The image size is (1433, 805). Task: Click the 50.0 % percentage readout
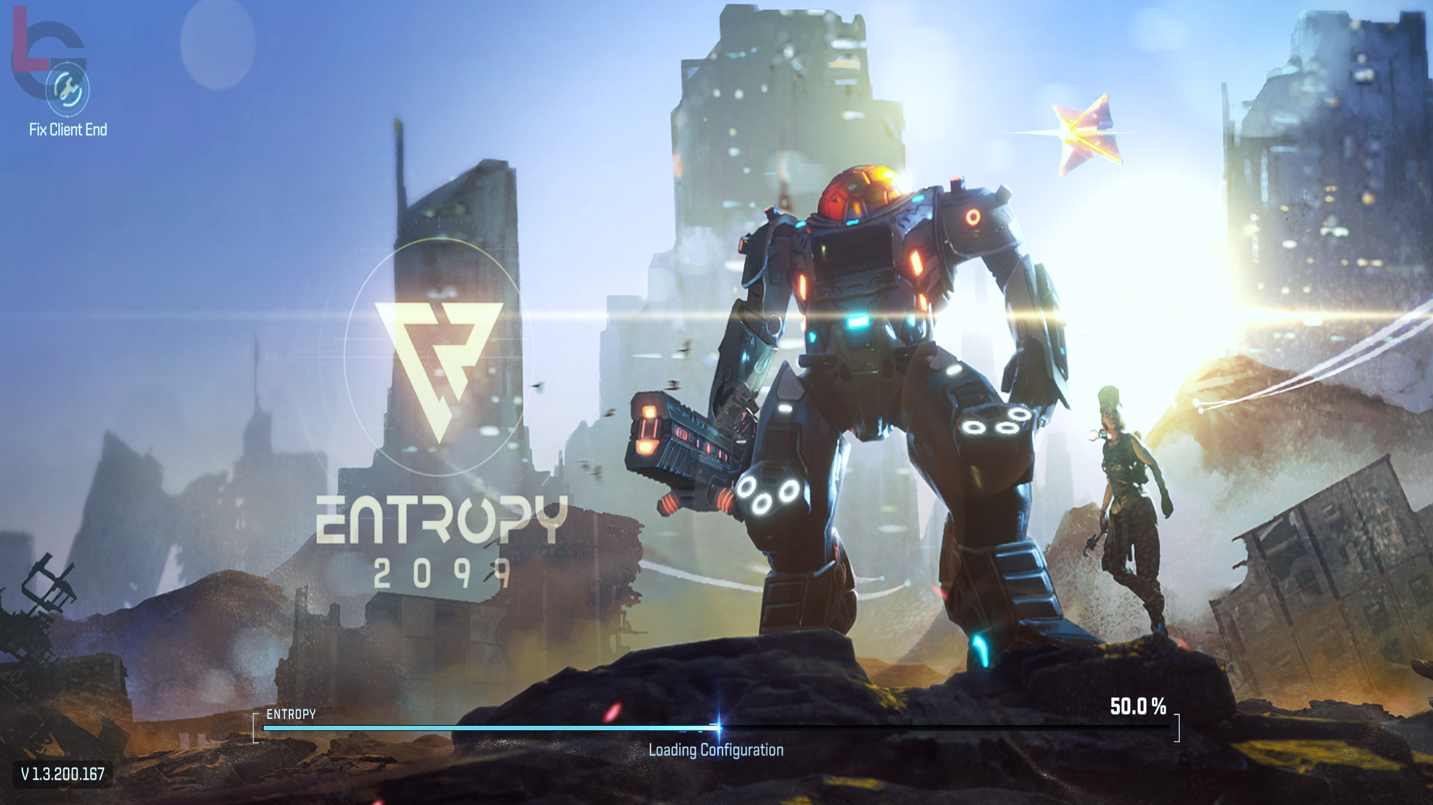1139,708
